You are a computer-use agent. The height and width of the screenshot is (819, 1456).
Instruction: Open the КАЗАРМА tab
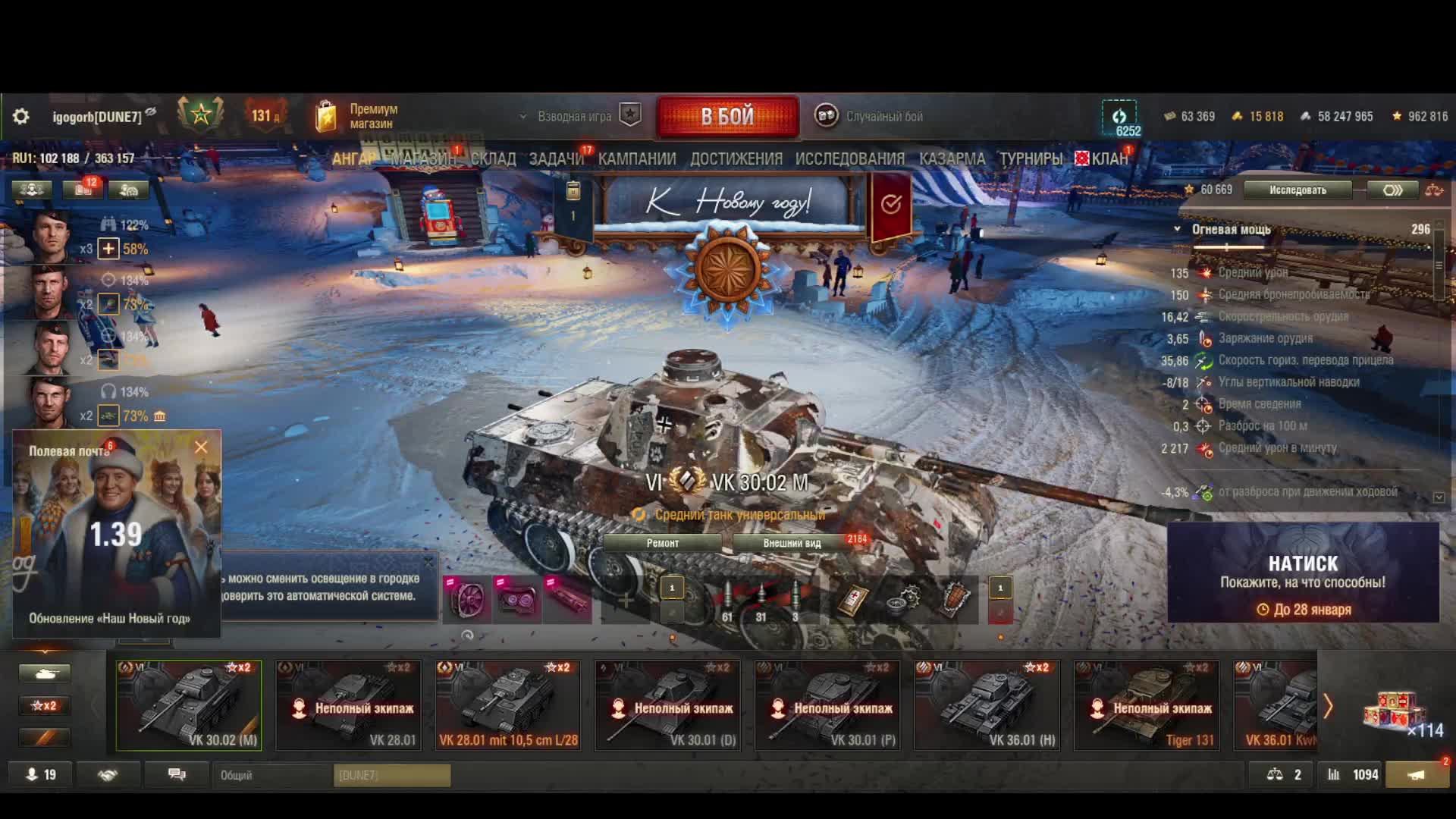[x=952, y=158]
